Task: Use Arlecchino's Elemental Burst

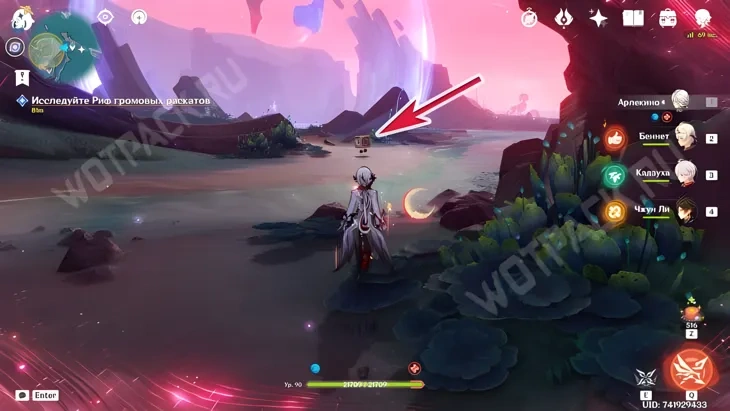Action: (692, 370)
